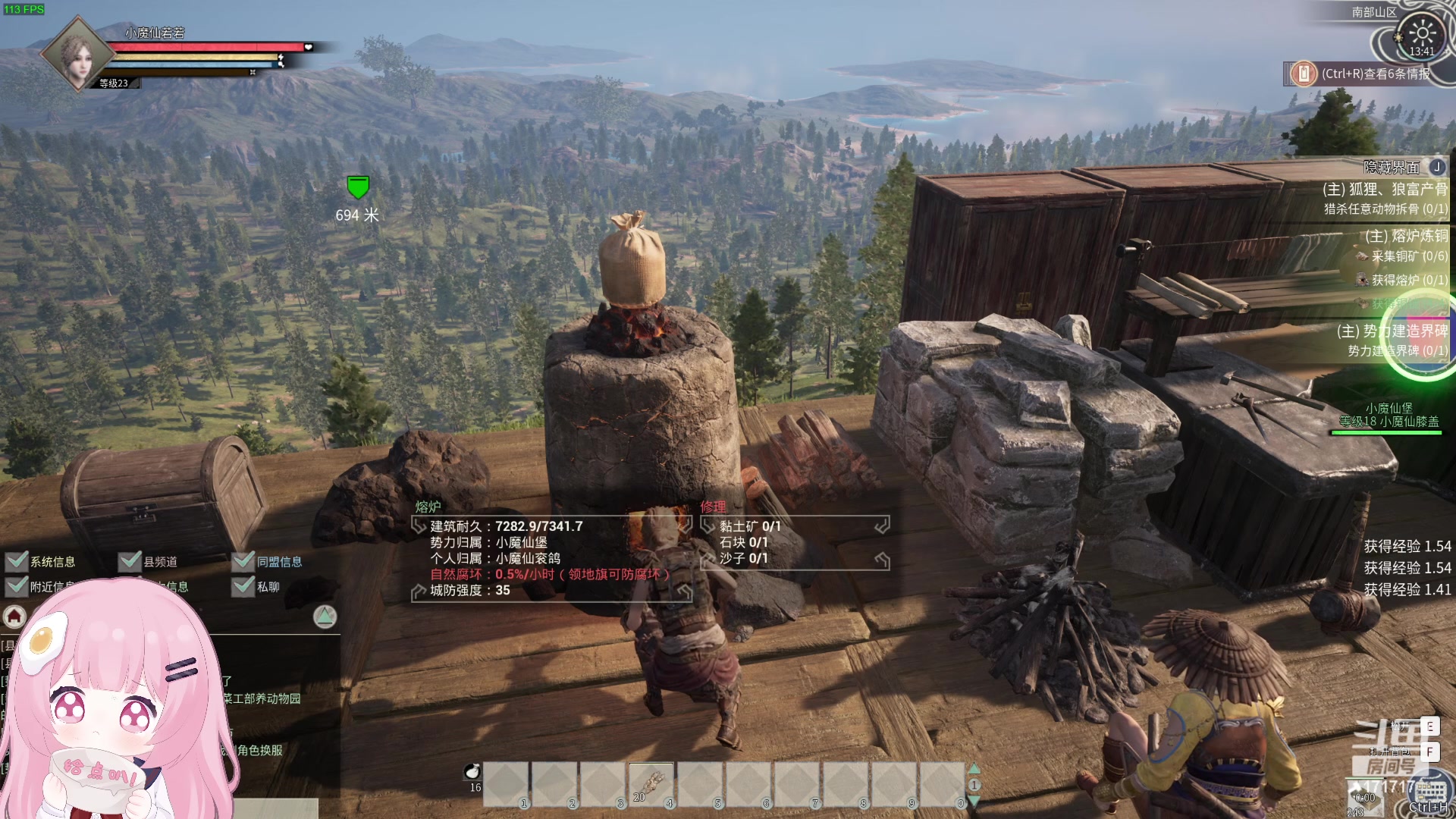Click the red house icon above chat
This screenshot has width=1456, height=819.
pyautogui.click(x=14, y=617)
